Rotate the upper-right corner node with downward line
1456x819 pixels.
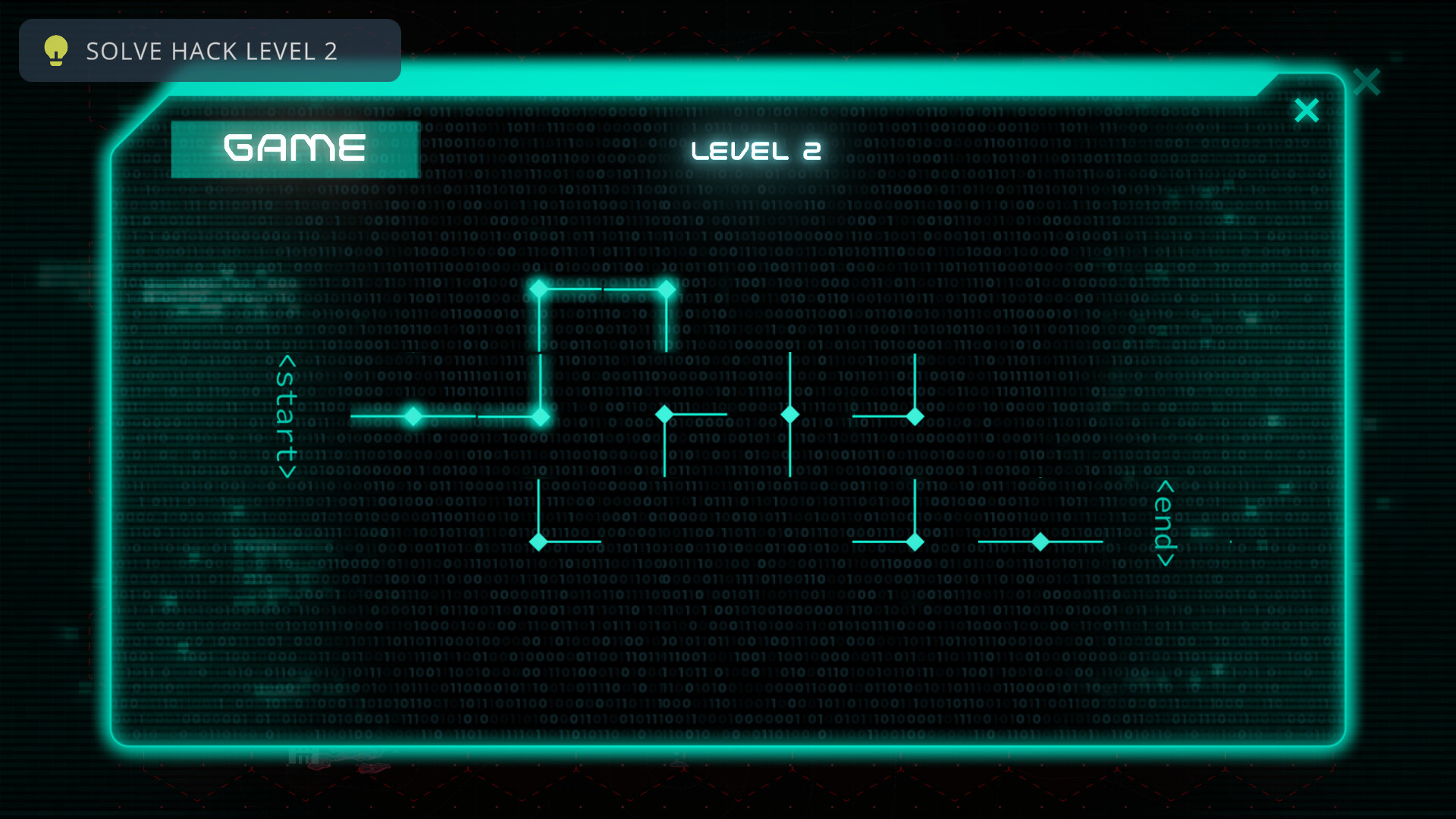[x=916, y=417]
